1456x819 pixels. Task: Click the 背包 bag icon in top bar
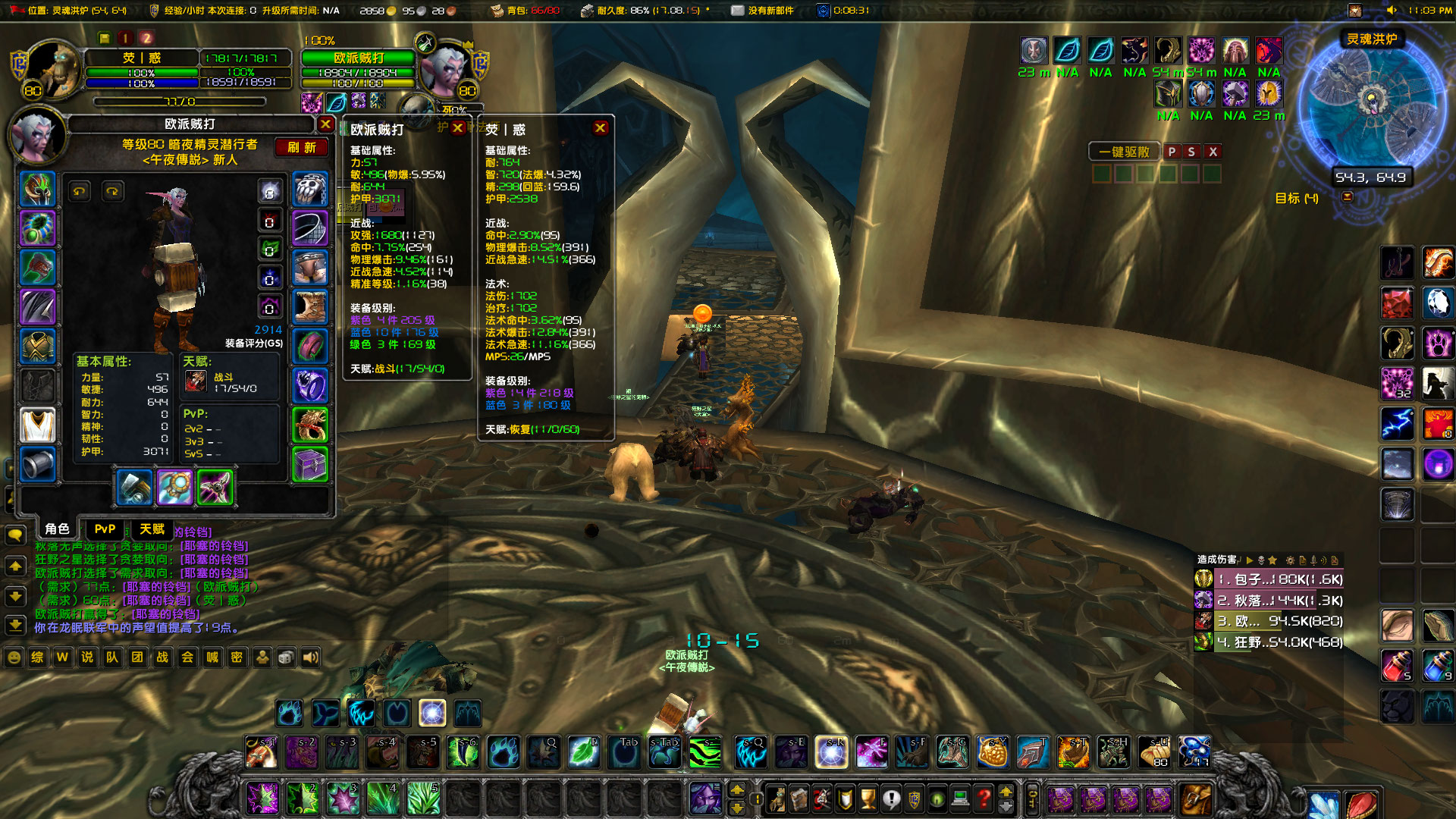click(495, 11)
